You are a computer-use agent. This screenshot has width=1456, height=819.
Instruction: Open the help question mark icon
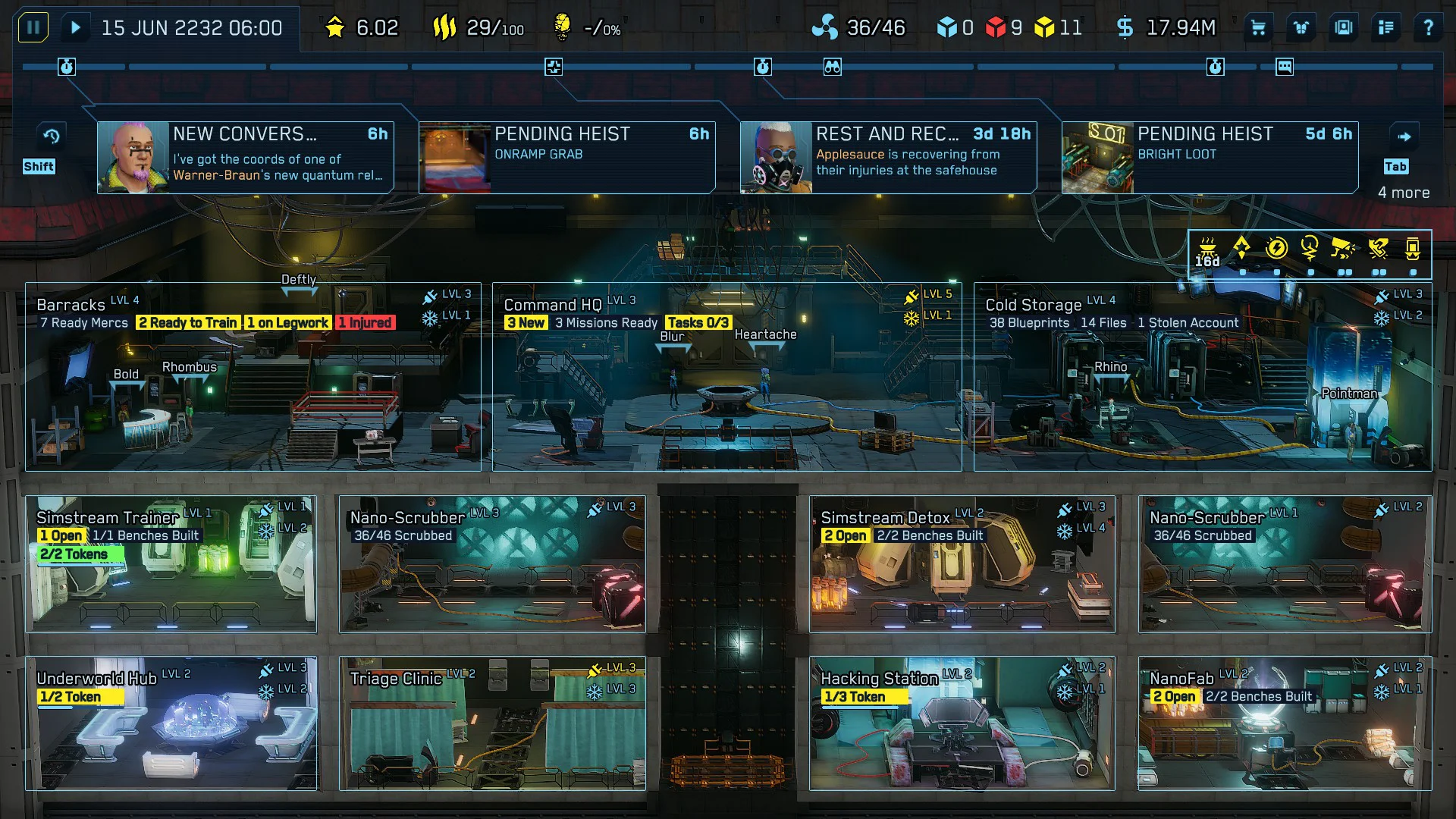[x=1429, y=27]
